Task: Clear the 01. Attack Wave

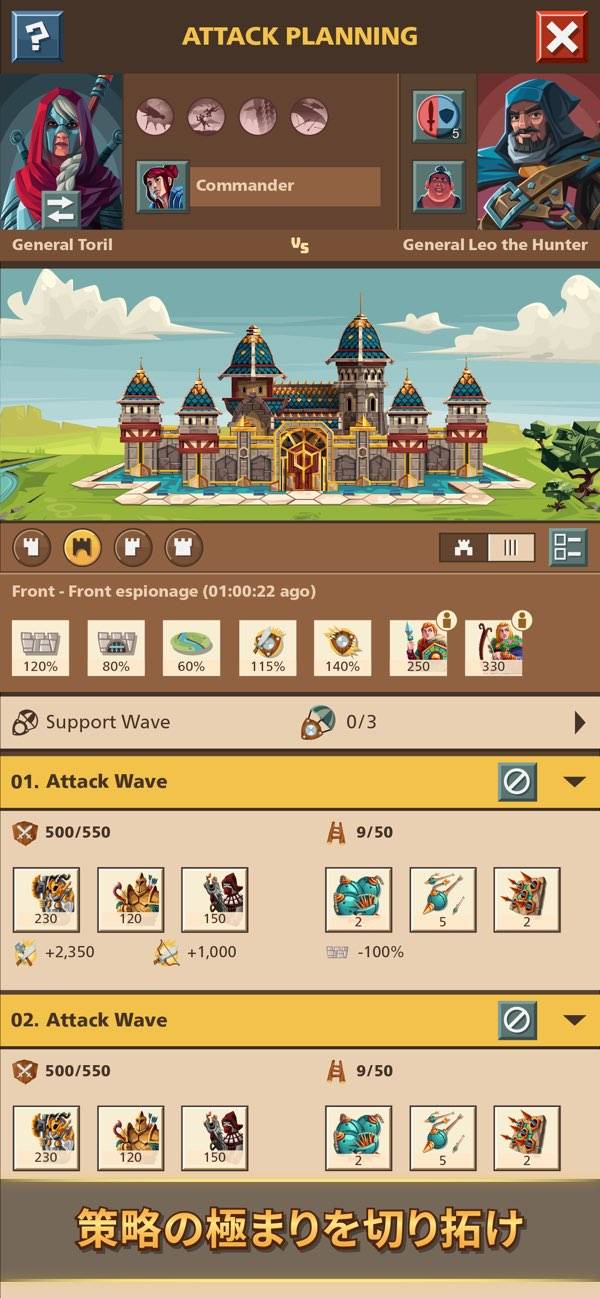Action: (517, 781)
